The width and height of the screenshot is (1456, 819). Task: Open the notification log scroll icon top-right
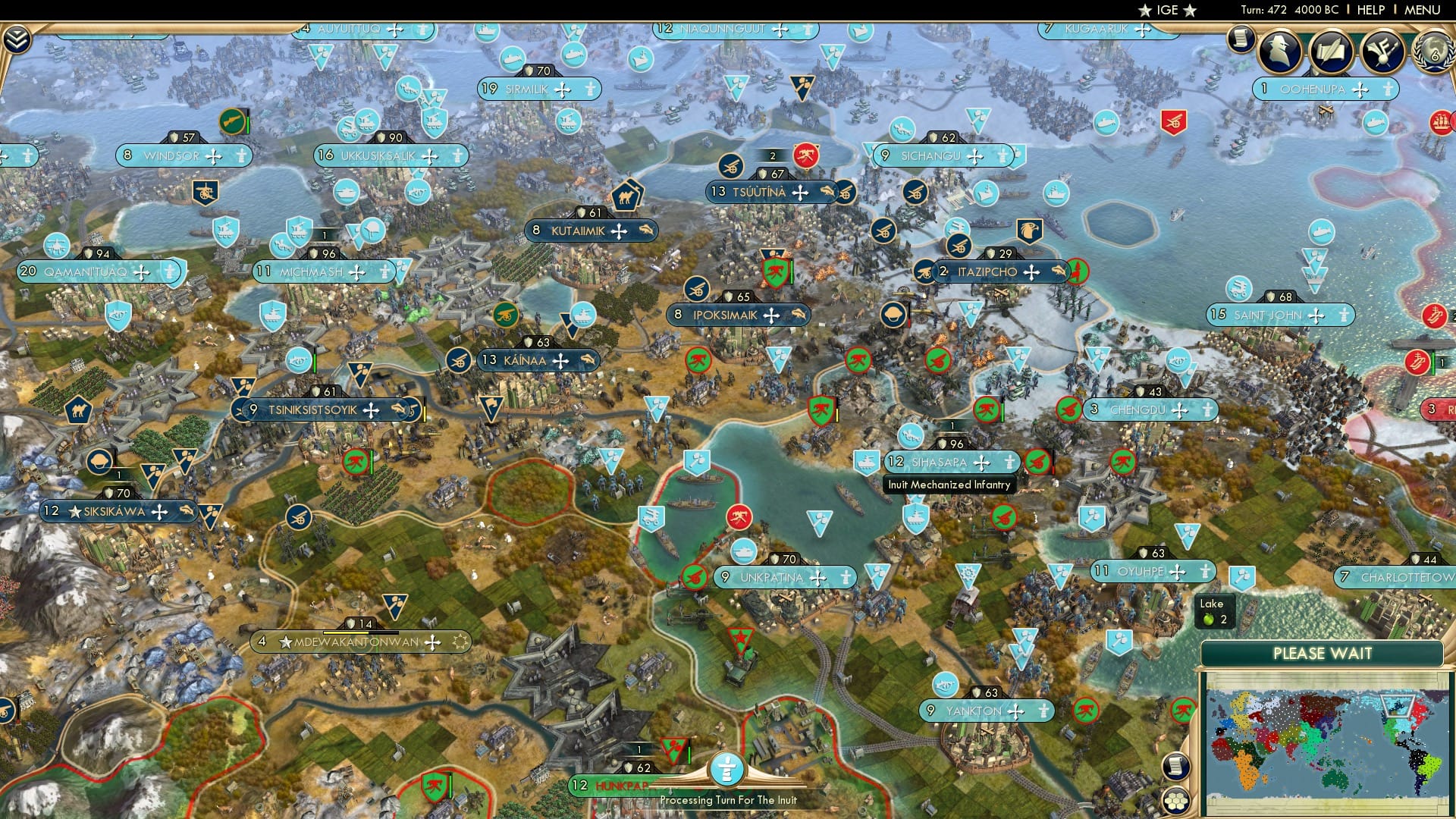coord(1241,42)
